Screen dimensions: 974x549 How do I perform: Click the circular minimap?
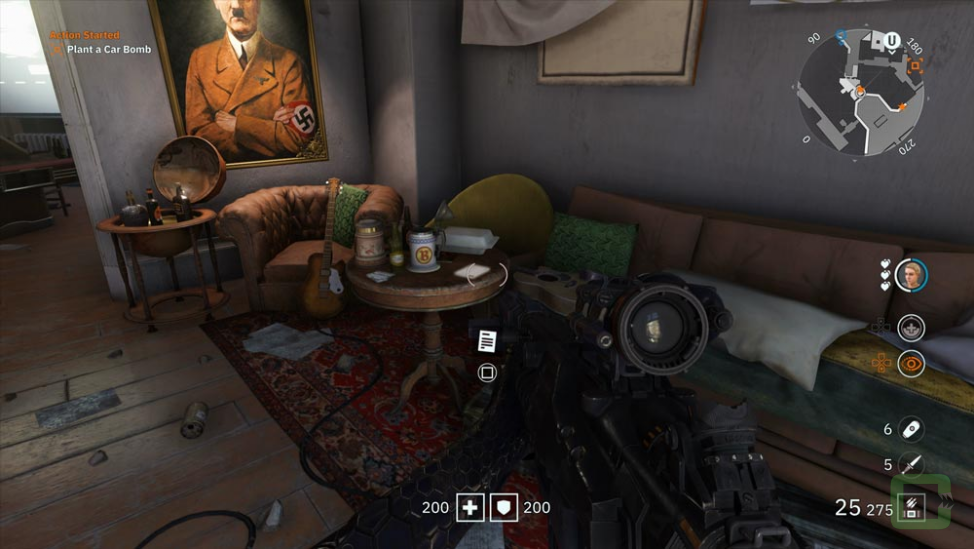click(861, 92)
